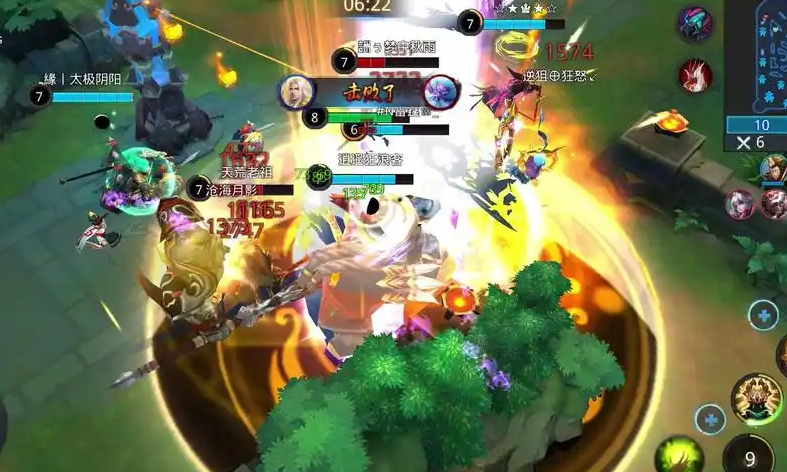Select the pink-haired teammate portrait
Screen dimensions: 787x472
(x=740, y=204)
